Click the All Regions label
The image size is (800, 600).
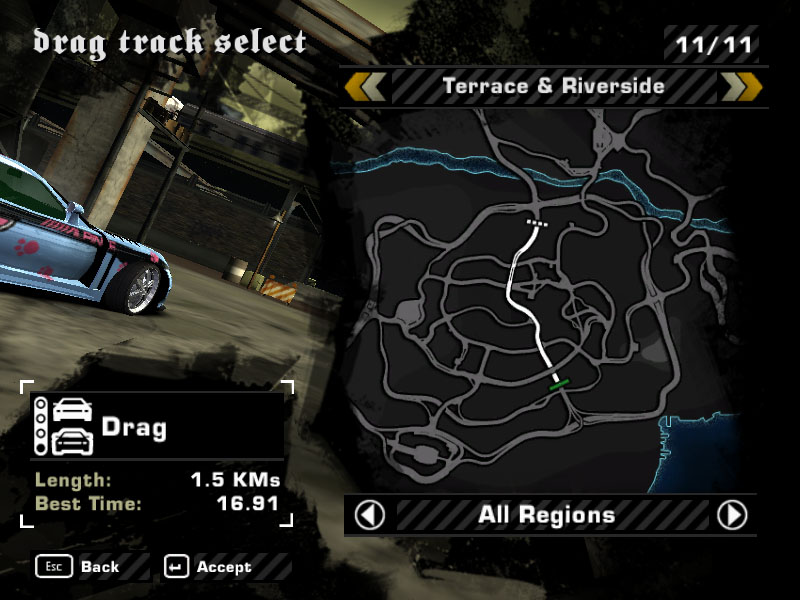click(x=546, y=515)
